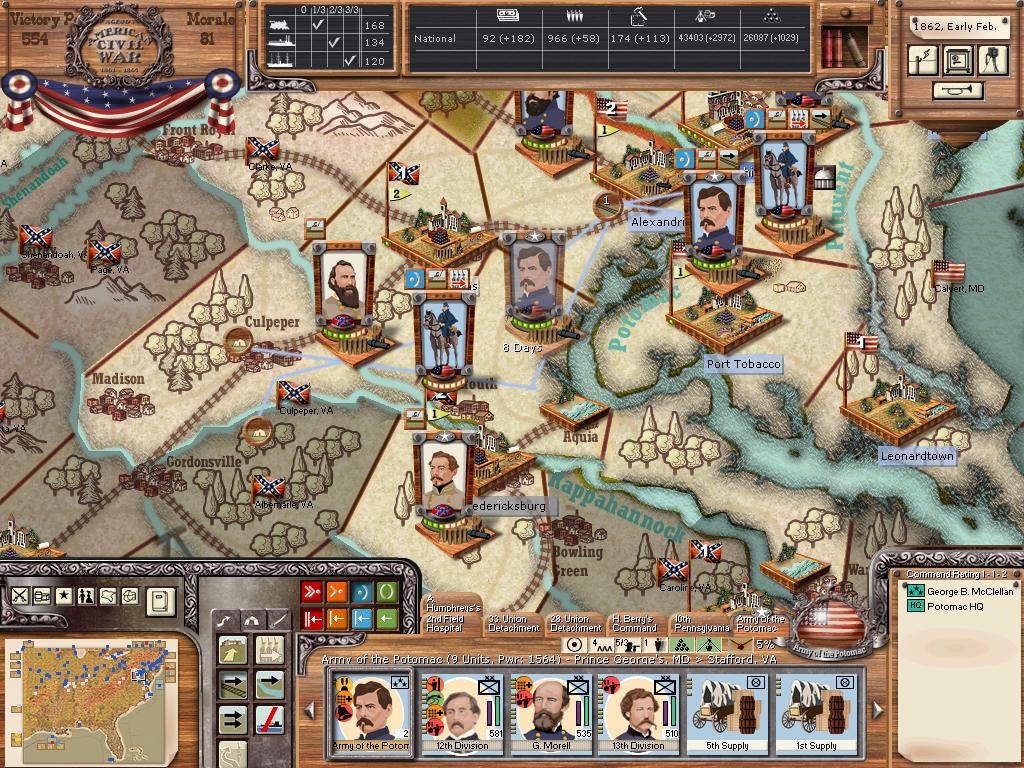The image size is (1024, 768).
Task: Open the telegraph message log button
Action: [924, 60]
